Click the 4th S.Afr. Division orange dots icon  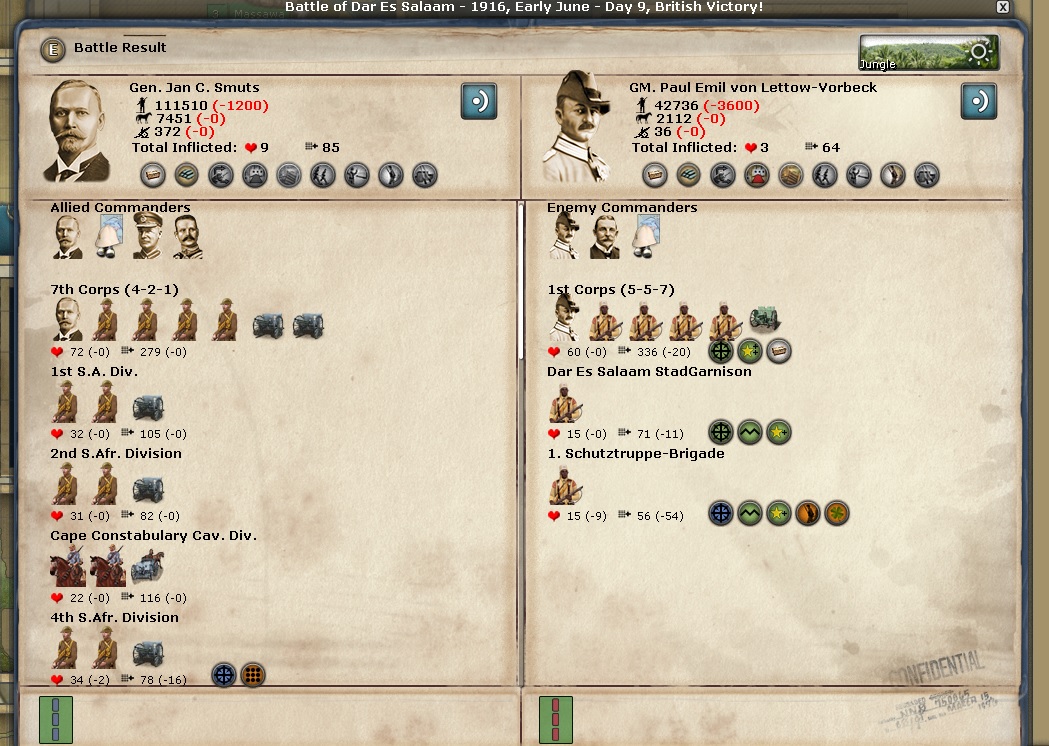pos(253,676)
